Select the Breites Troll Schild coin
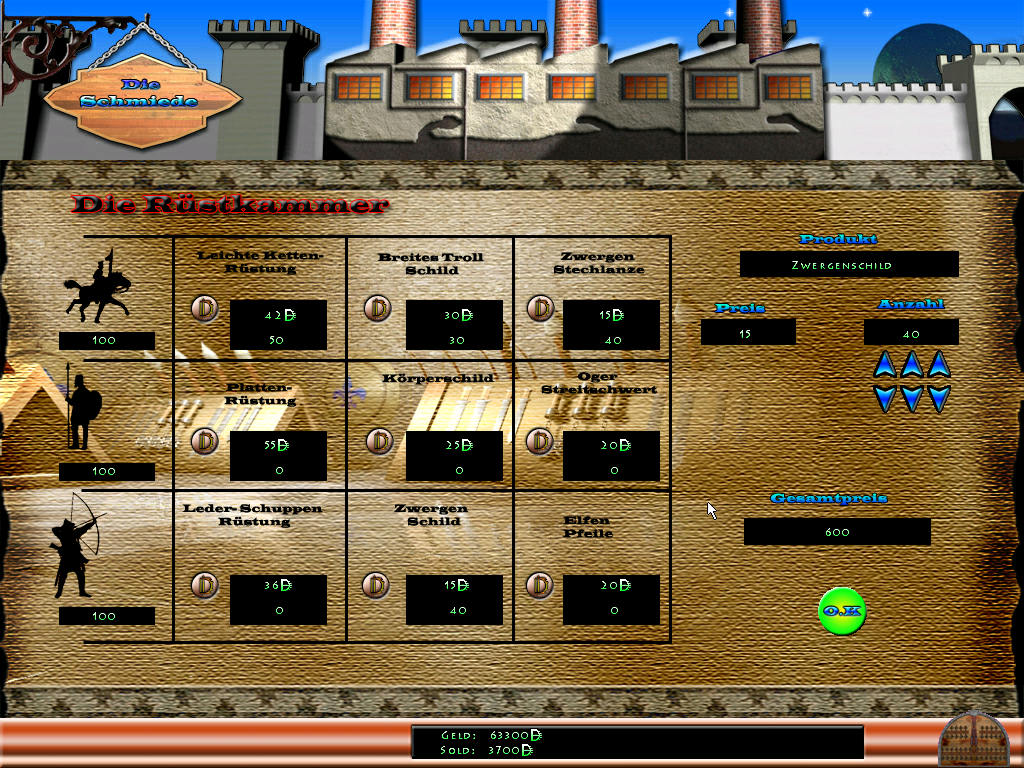This screenshot has height=768, width=1024. 377,308
